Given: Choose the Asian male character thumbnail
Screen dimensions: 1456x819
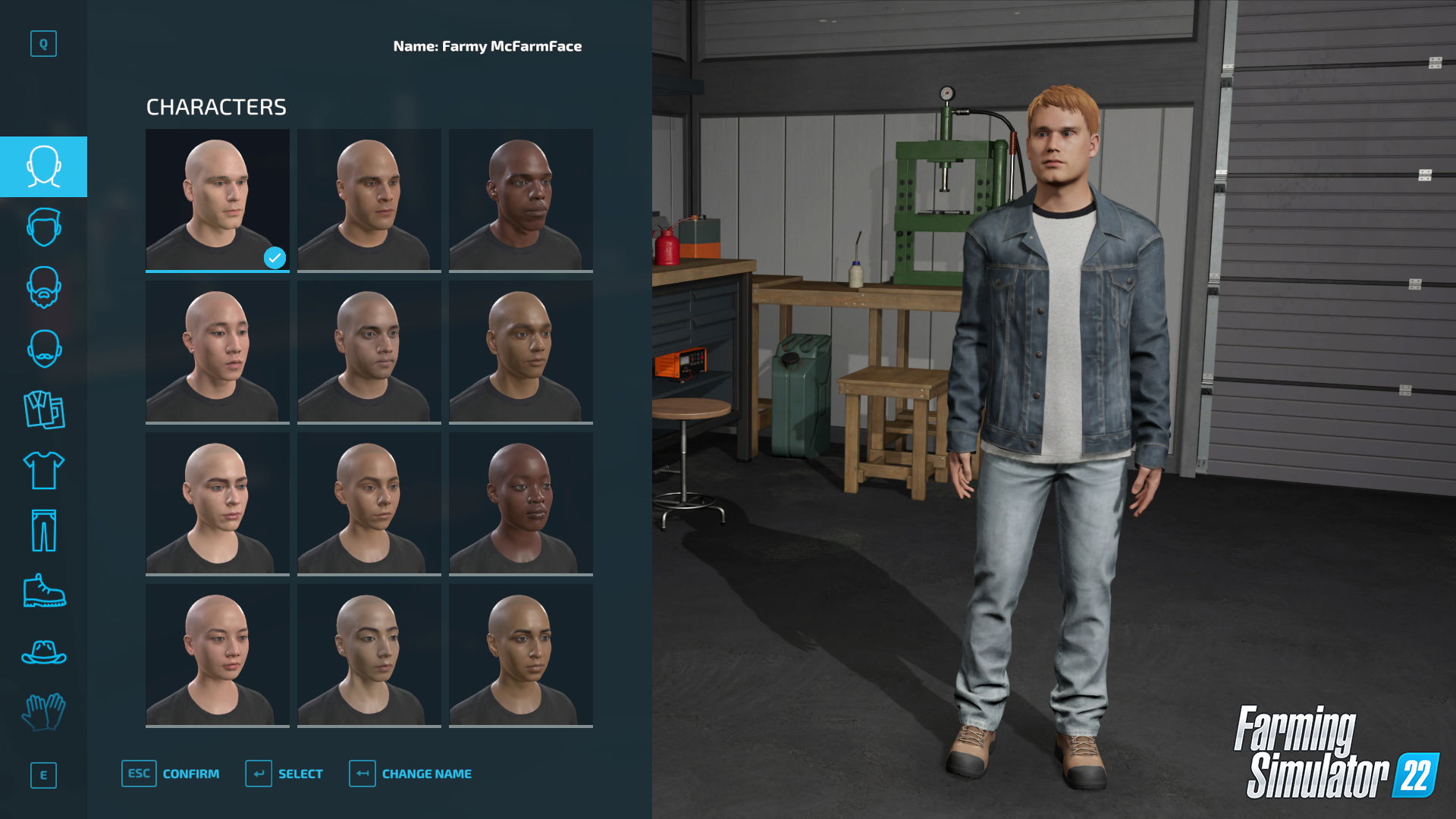Looking at the screenshot, I should point(217,350).
